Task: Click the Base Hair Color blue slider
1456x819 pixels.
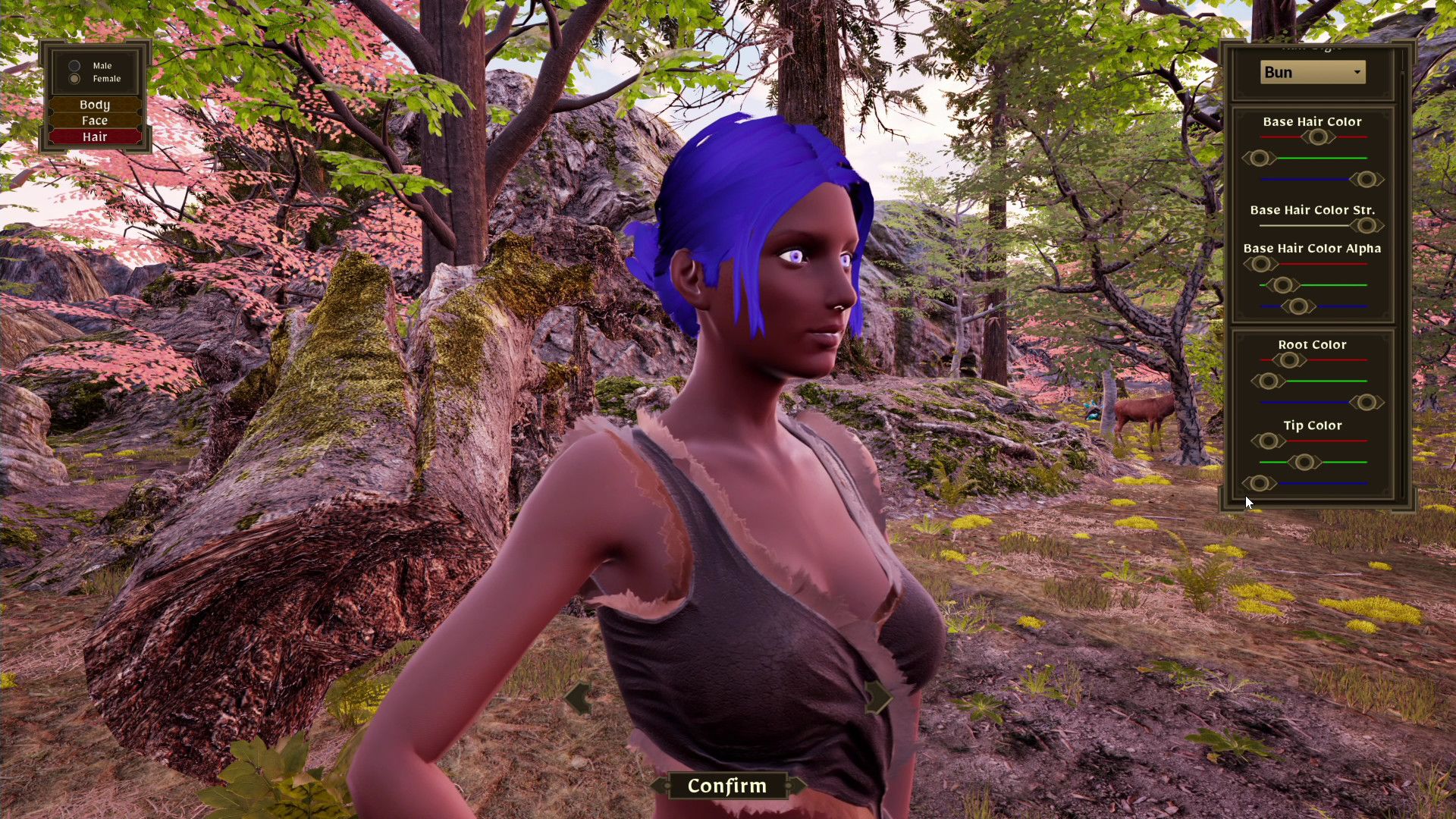Action: point(1367,180)
